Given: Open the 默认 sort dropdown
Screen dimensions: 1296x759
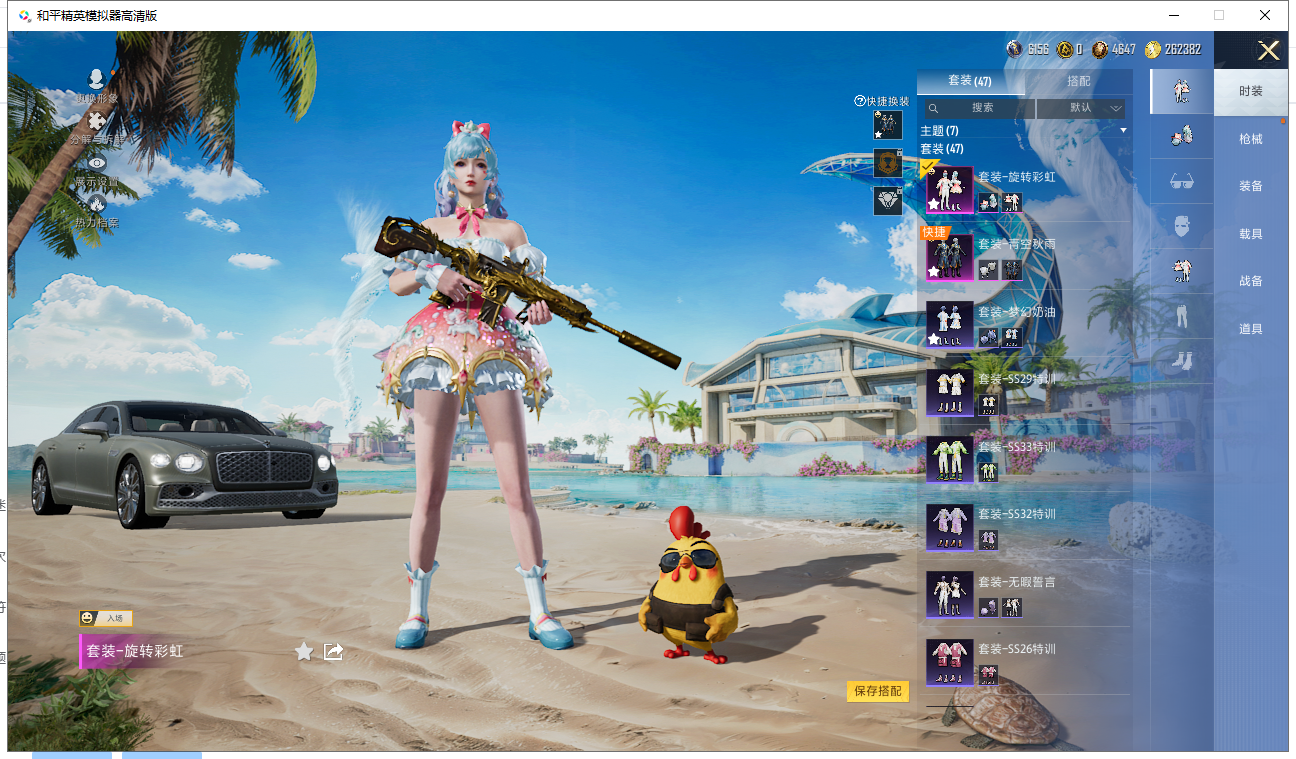Looking at the screenshot, I should [x=1081, y=108].
